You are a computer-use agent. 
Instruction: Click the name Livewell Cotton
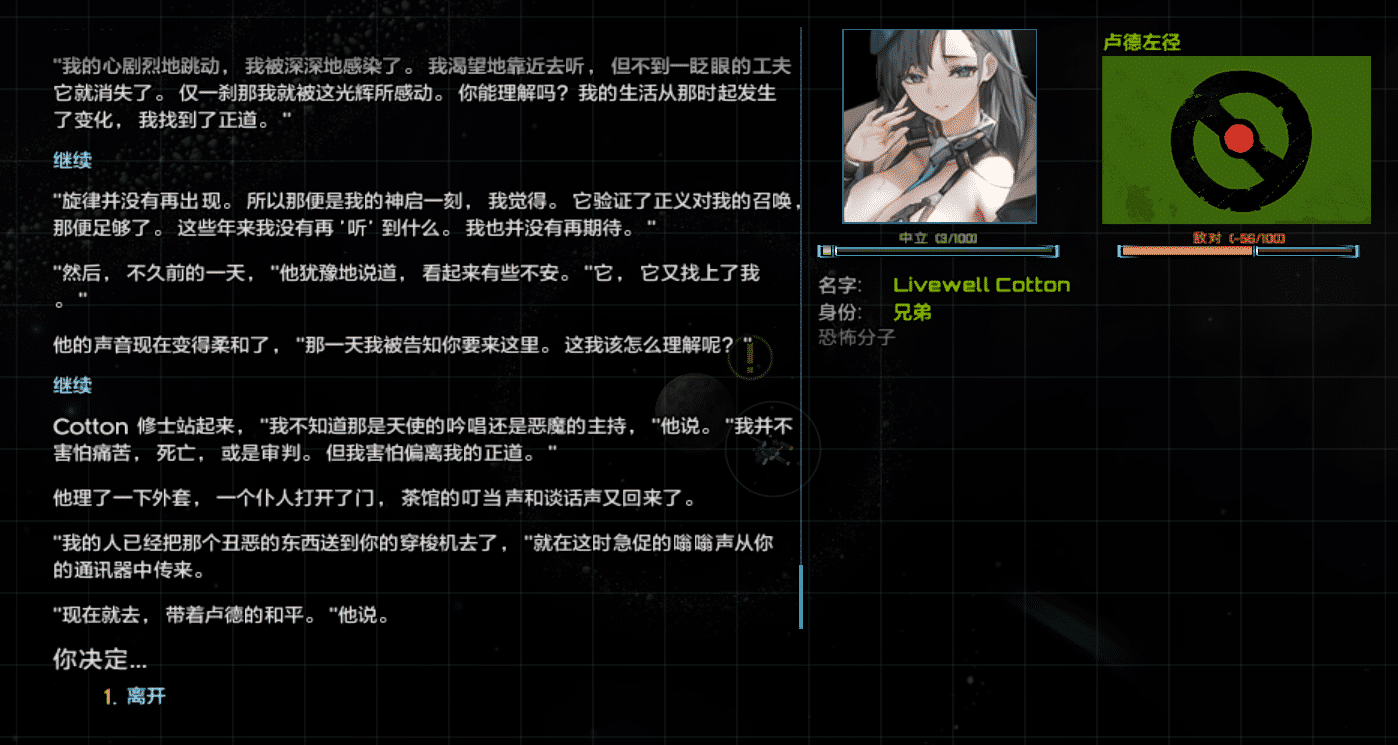[981, 285]
